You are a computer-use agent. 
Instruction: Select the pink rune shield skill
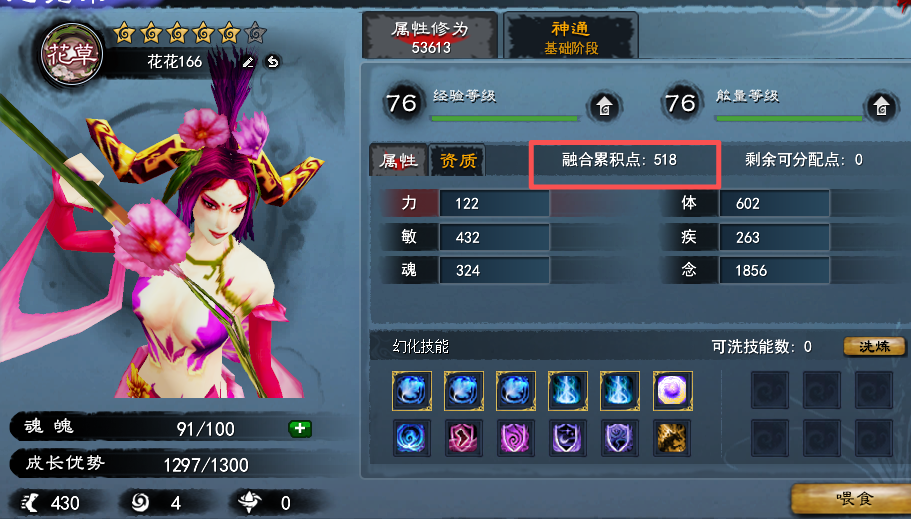click(x=464, y=438)
